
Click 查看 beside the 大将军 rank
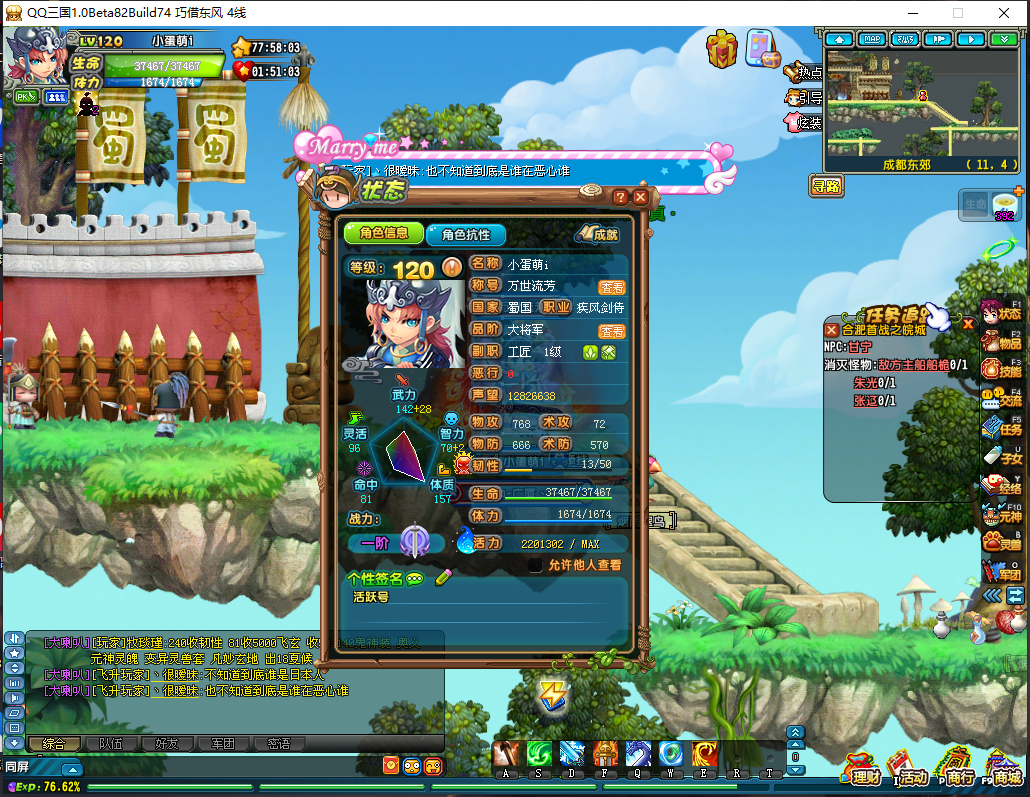pyautogui.click(x=612, y=331)
